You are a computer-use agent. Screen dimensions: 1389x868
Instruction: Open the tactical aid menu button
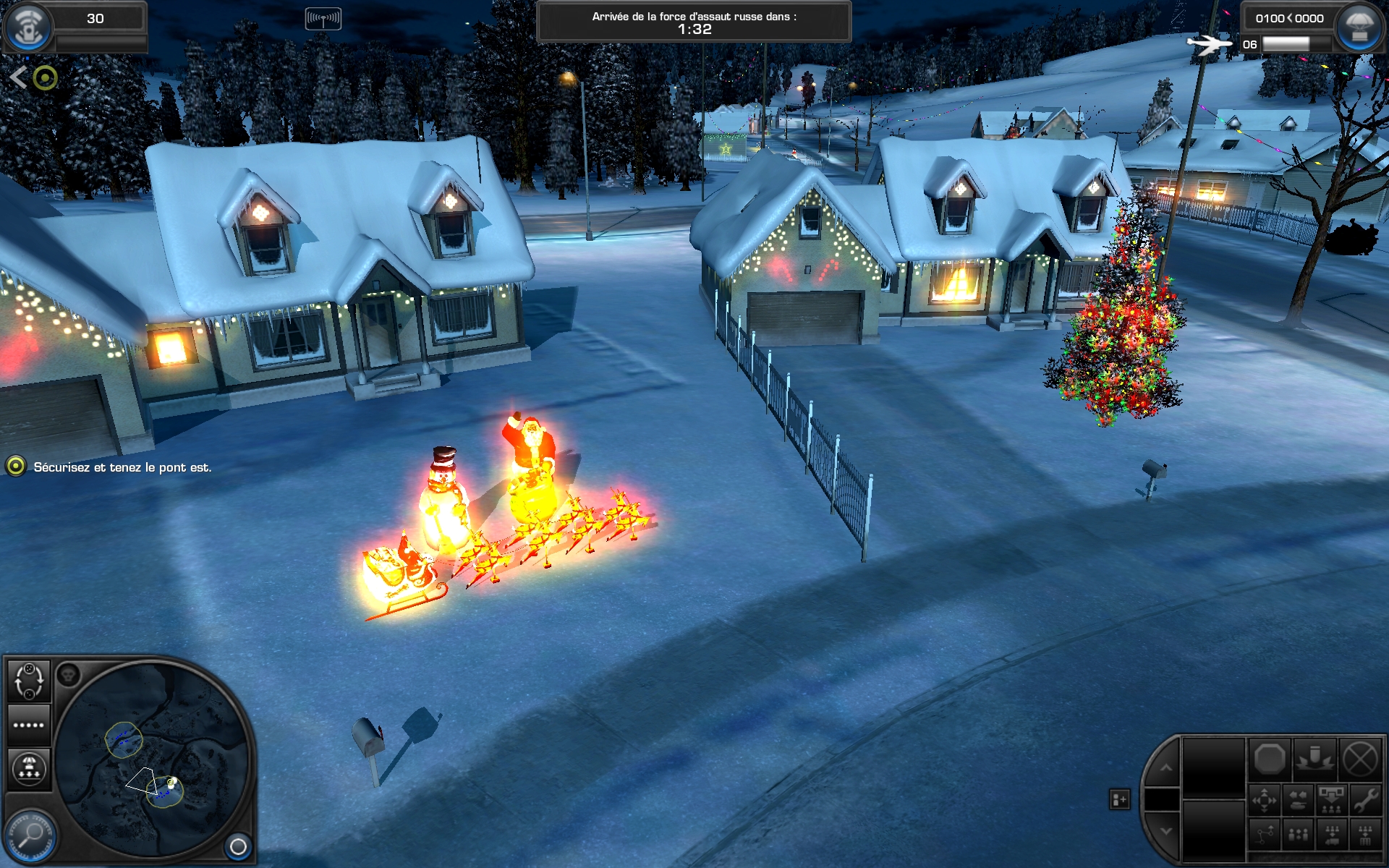(x=27, y=26)
